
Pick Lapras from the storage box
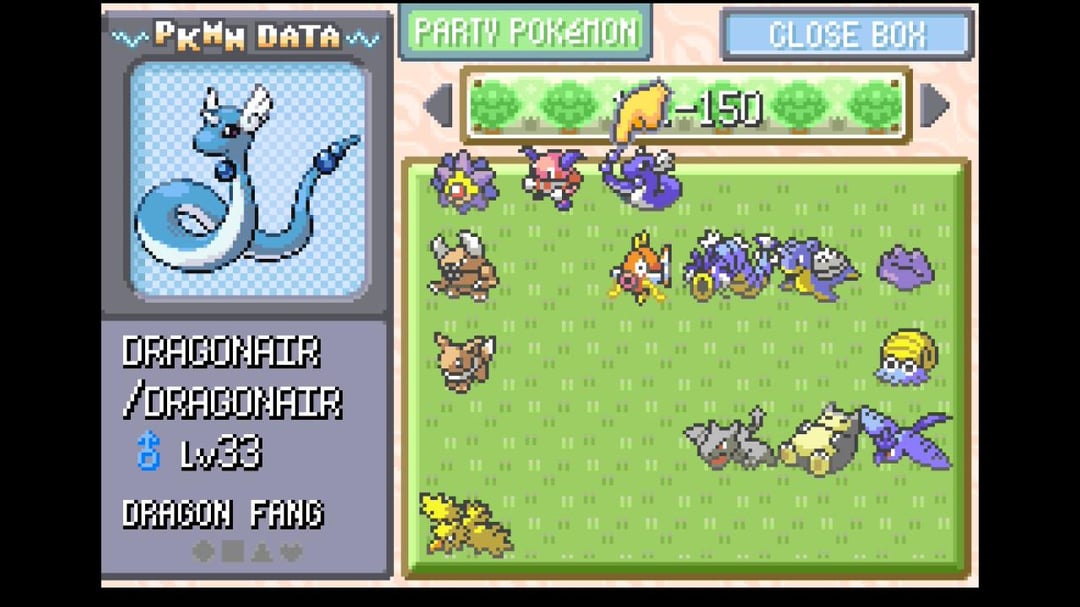818,267
